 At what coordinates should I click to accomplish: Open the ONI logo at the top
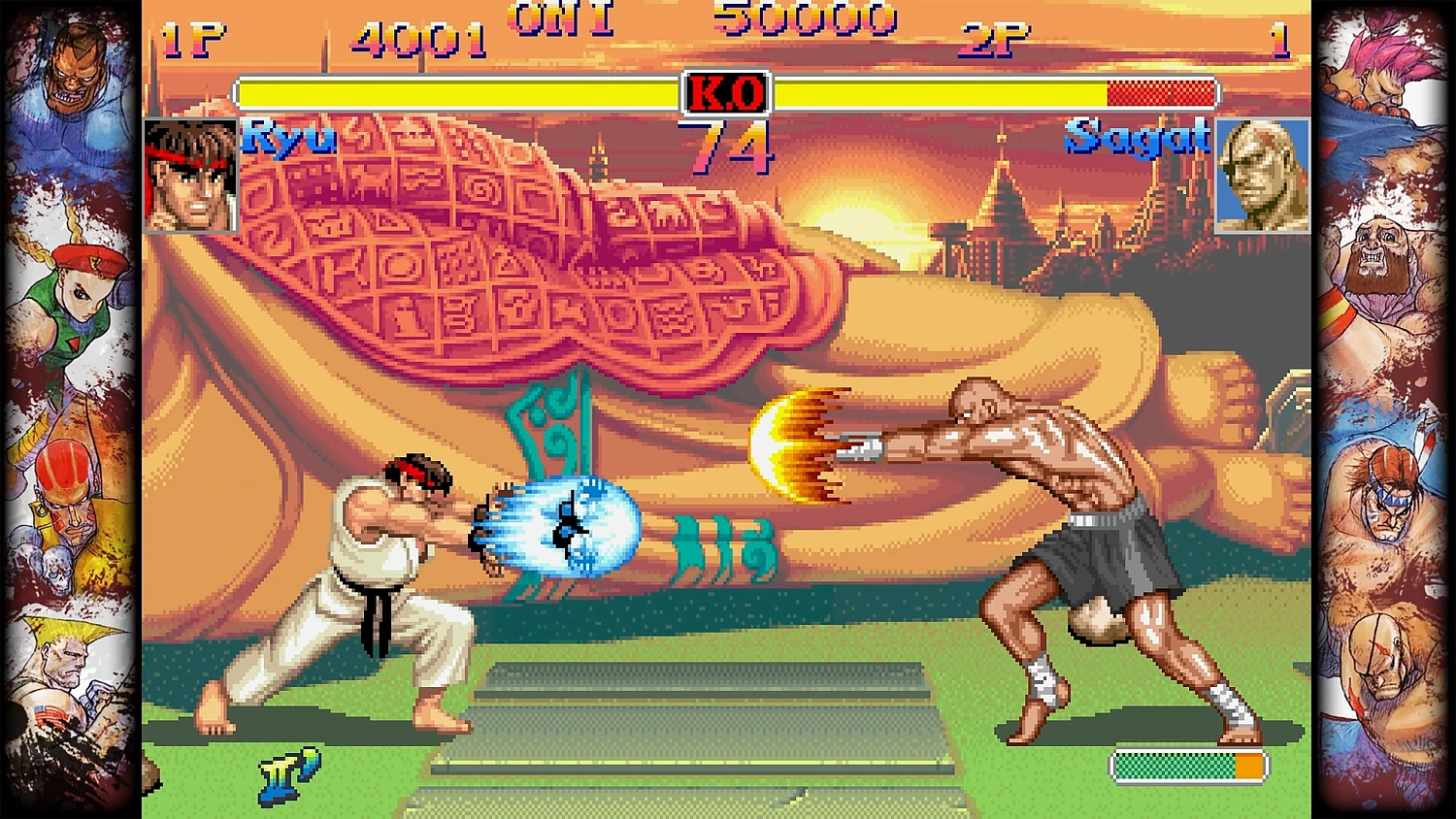(x=561, y=17)
